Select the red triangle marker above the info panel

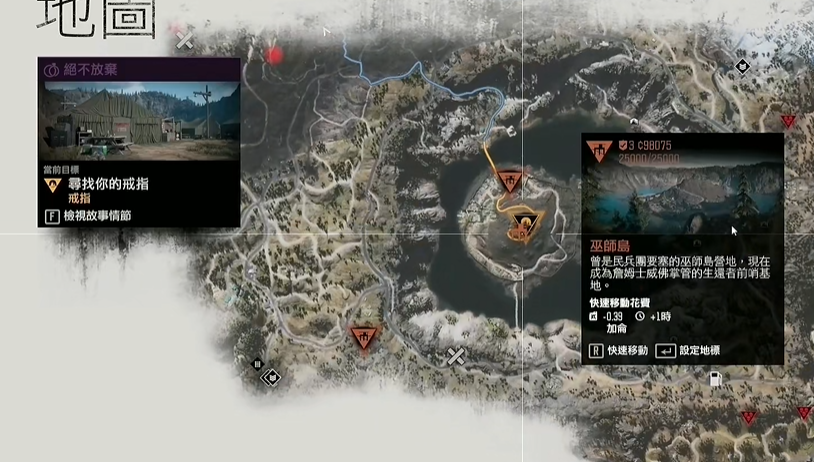coord(788,121)
